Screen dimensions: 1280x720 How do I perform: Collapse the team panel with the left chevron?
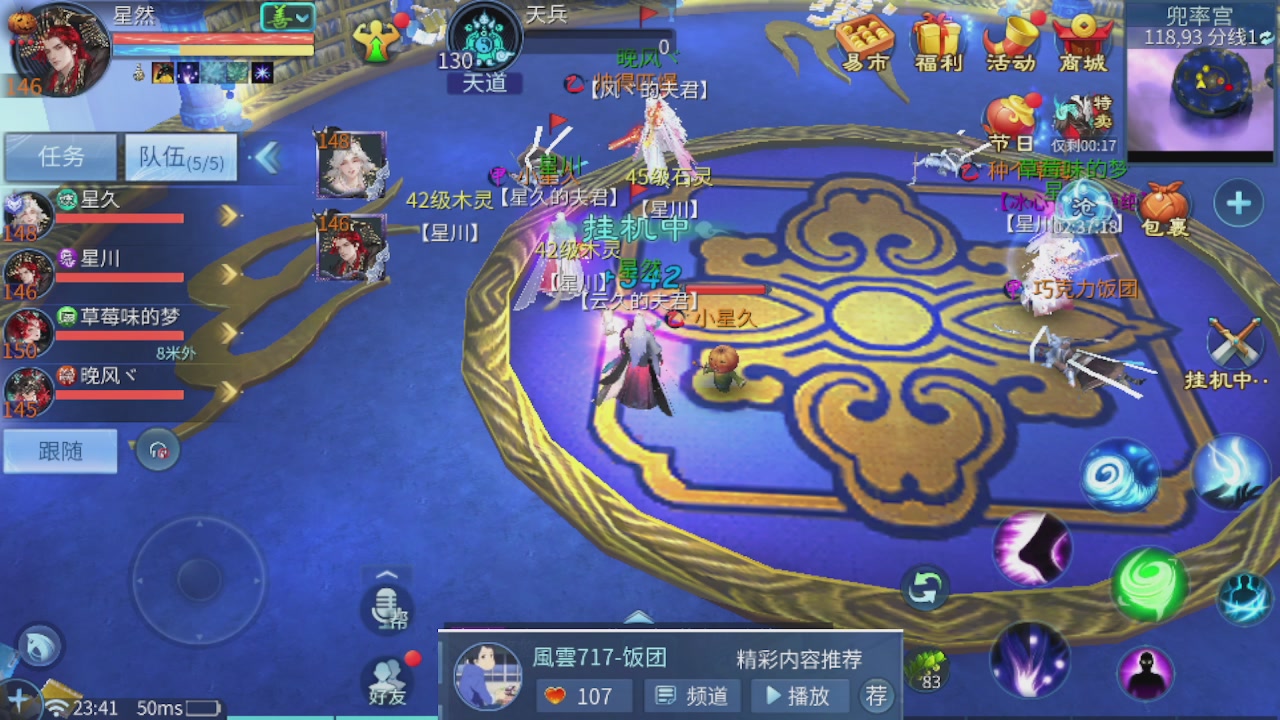click(268, 156)
